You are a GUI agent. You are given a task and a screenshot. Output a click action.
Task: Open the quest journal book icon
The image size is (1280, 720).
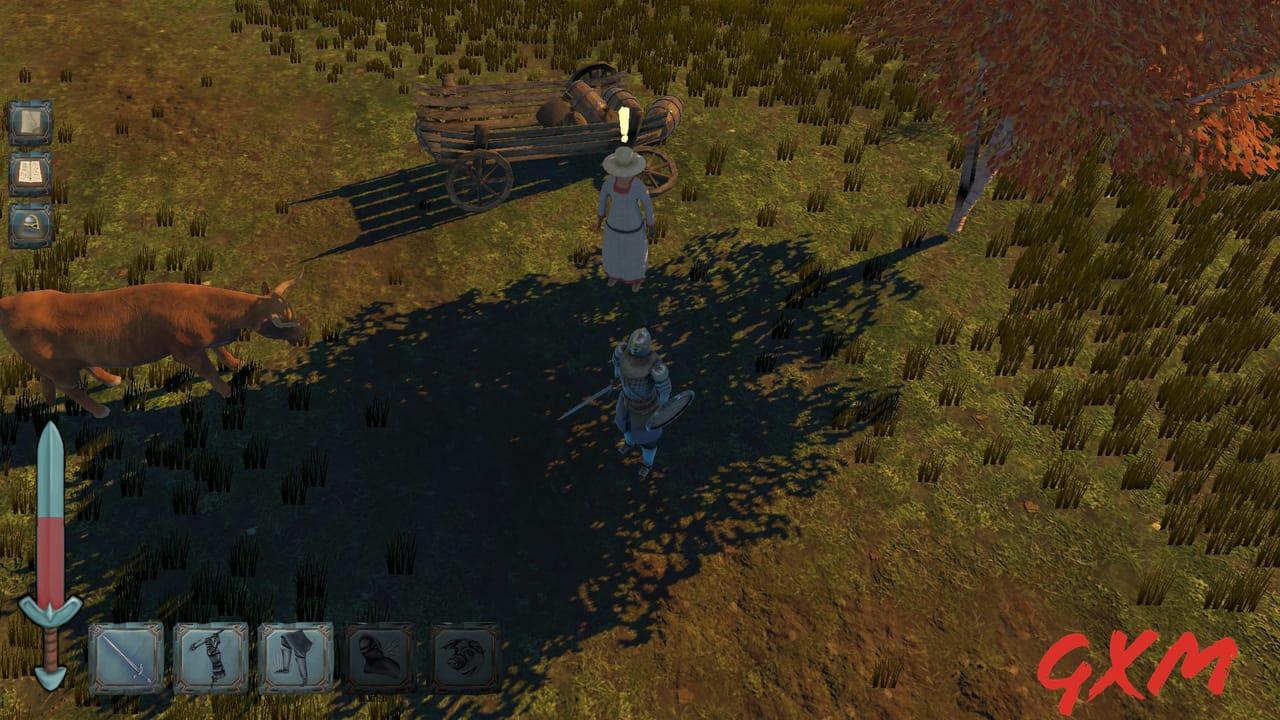point(30,173)
